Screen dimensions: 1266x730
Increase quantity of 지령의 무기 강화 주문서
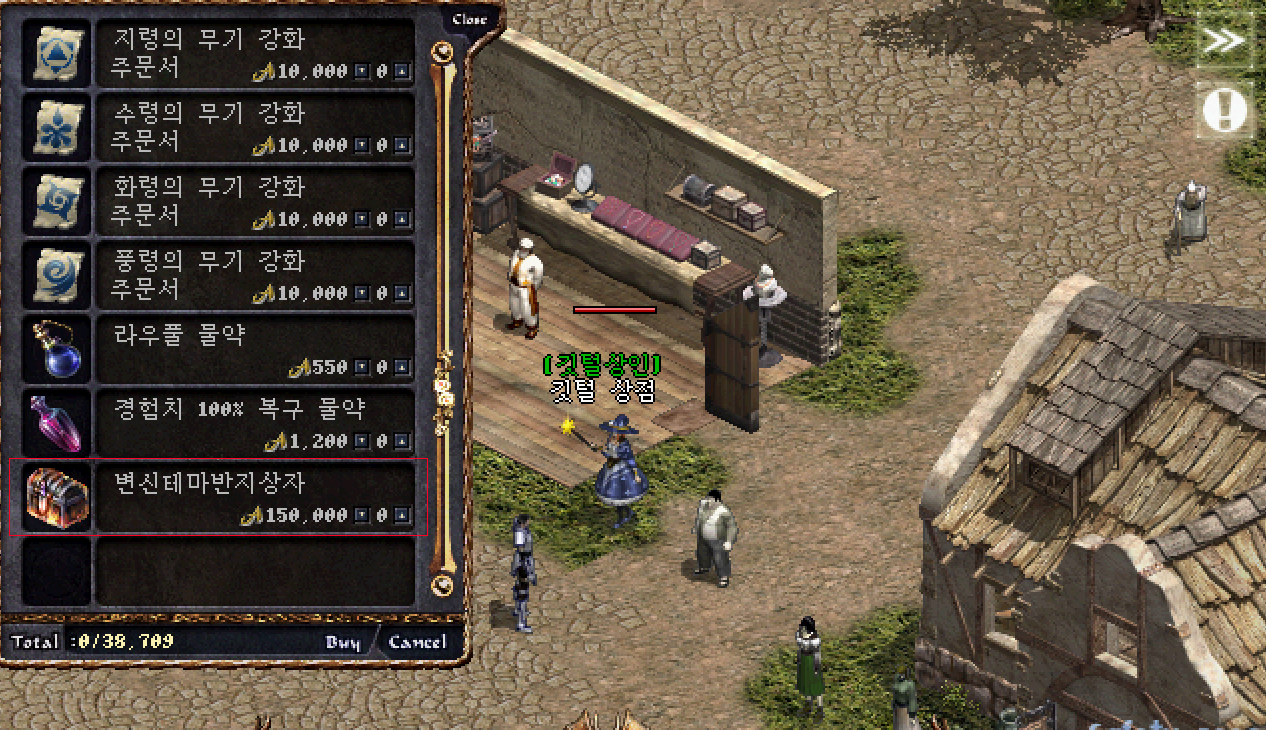coord(402,72)
